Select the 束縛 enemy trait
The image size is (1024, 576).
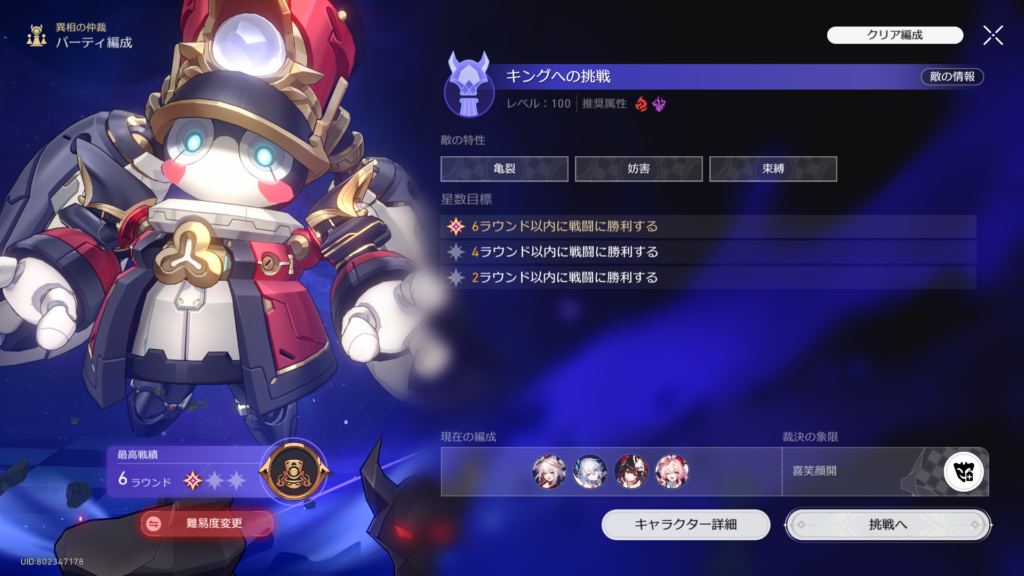773,169
